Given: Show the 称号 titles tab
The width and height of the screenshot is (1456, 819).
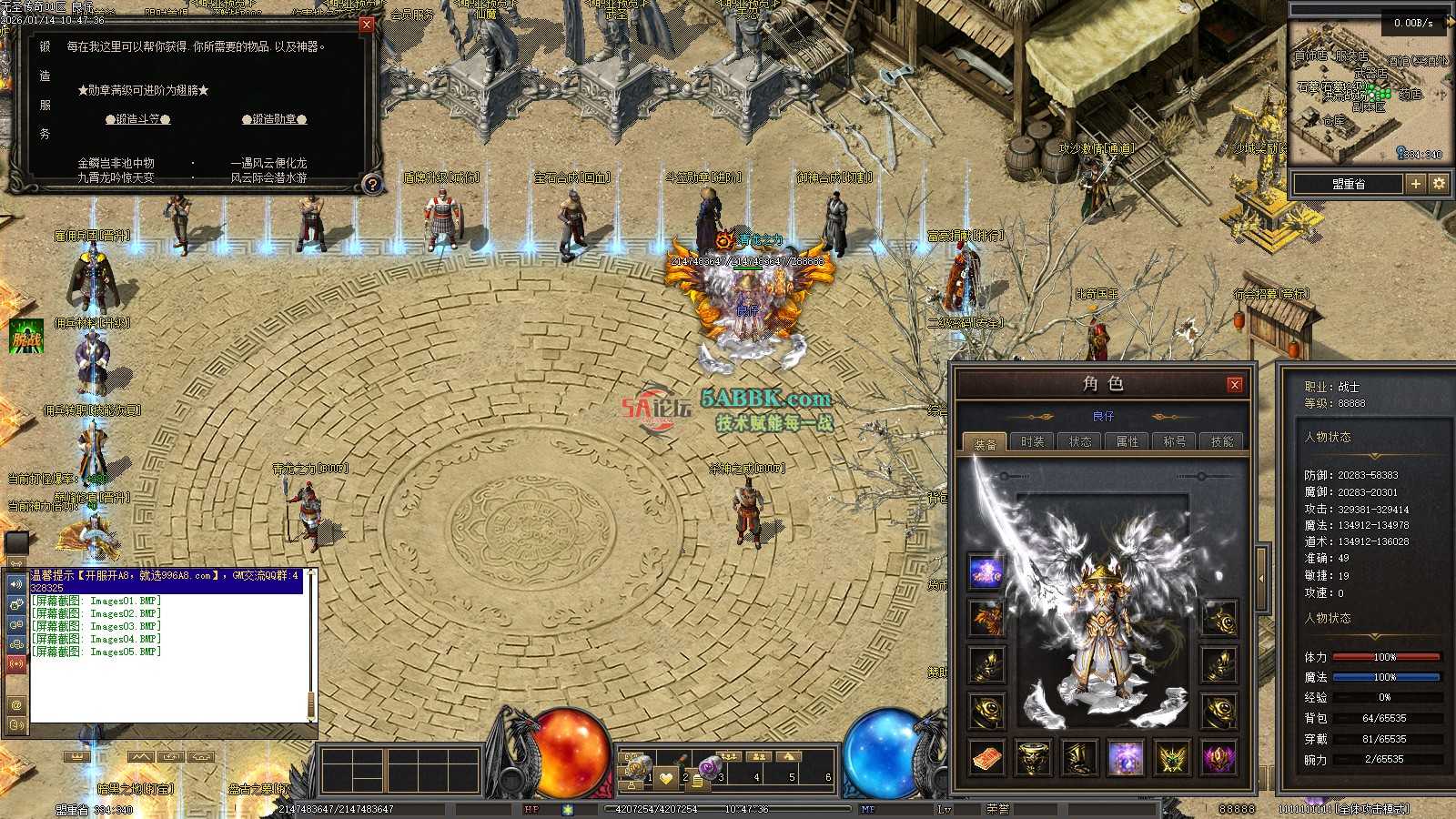Looking at the screenshot, I should (1174, 442).
